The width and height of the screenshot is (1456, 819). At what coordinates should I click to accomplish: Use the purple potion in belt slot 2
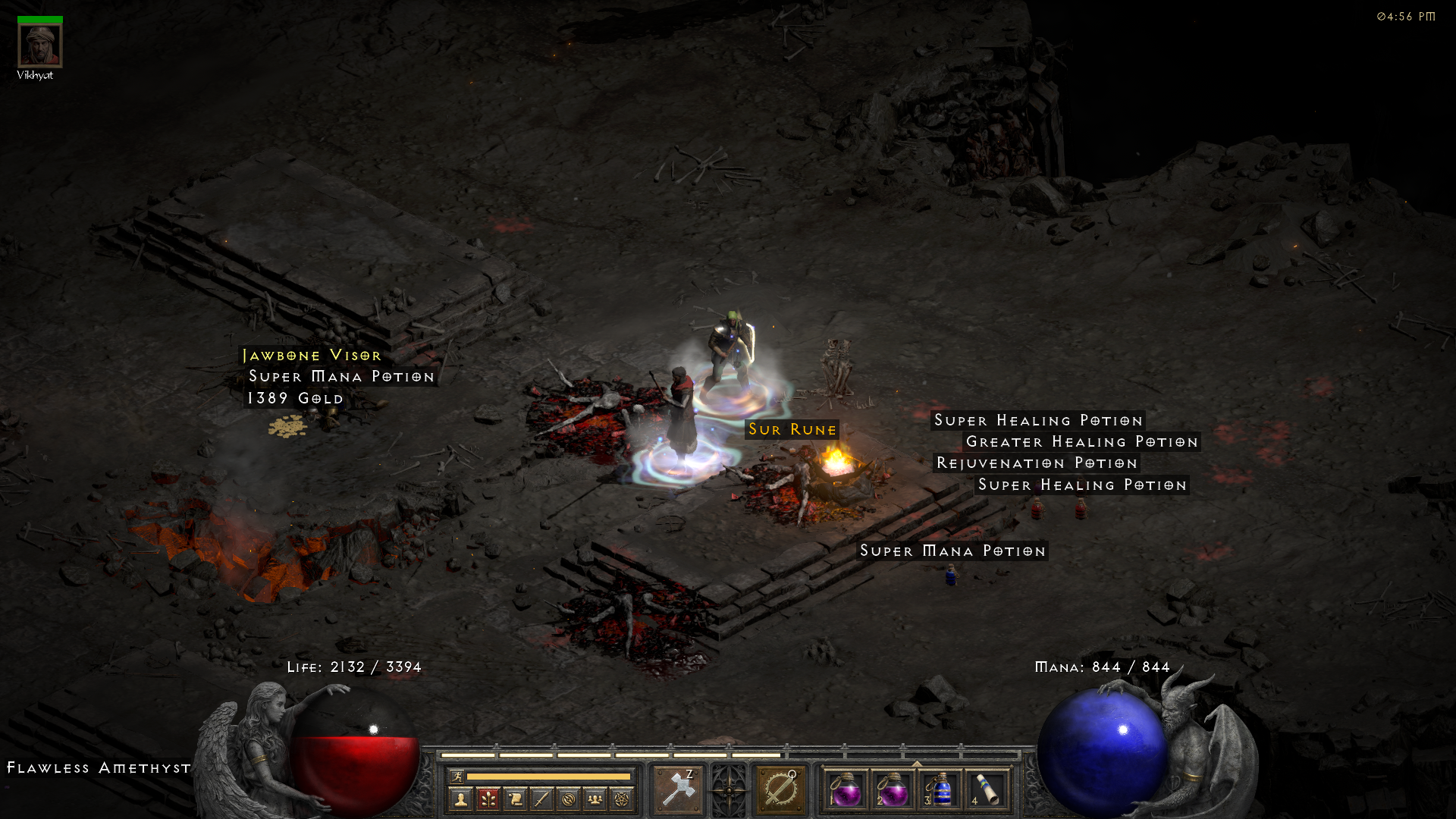(x=893, y=790)
